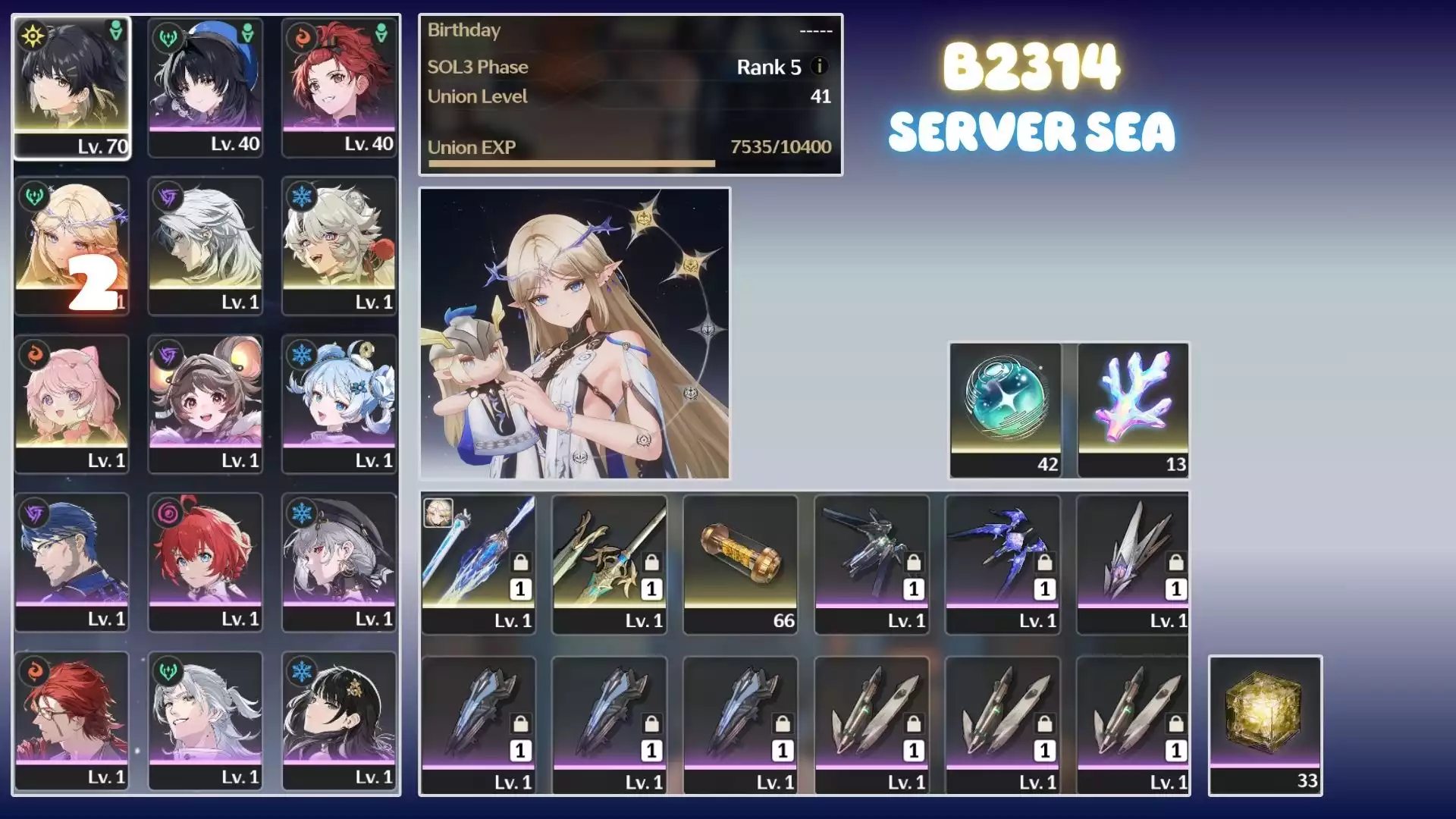
Task: Open the SOL3 Phase info icon
Action: click(819, 66)
